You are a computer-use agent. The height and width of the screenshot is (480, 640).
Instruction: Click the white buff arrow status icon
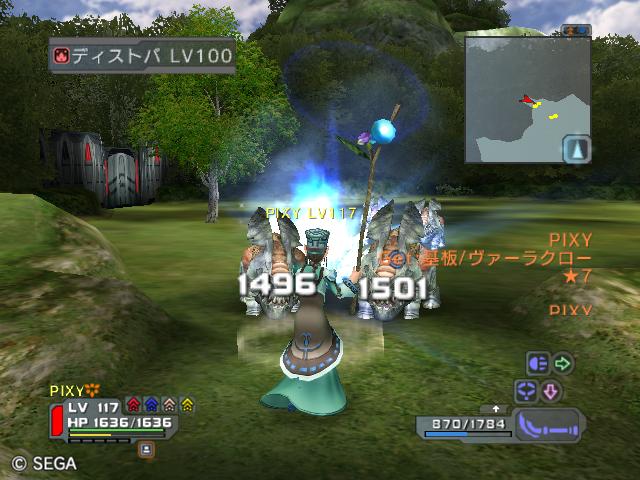point(169,405)
